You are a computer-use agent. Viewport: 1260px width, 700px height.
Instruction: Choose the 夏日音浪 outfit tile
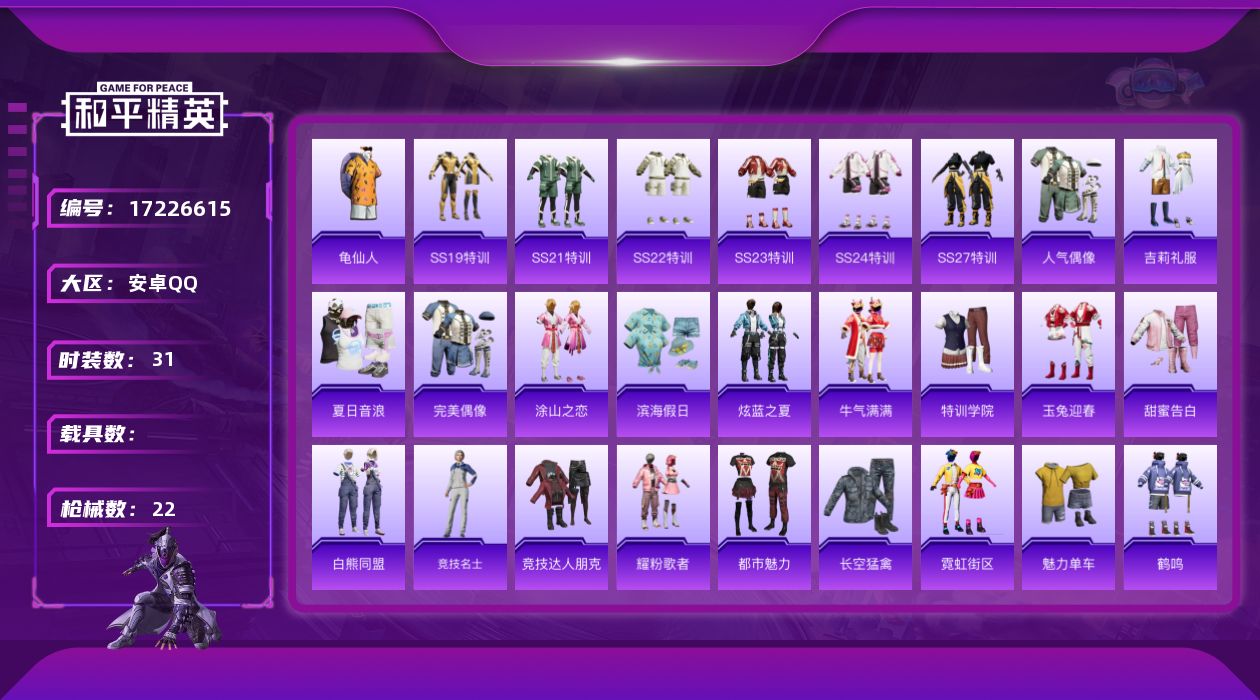pos(358,363)
